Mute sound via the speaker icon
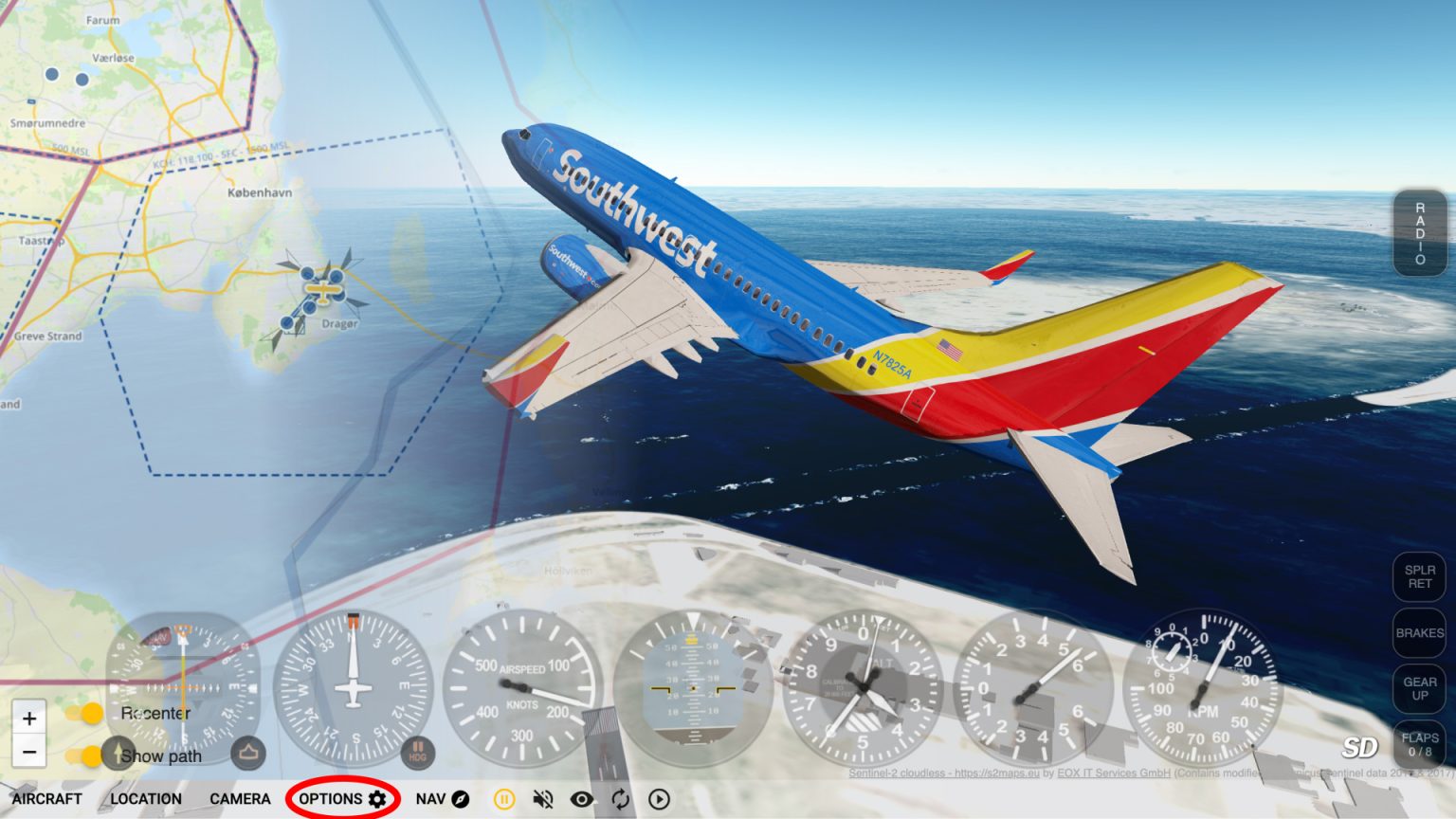 click(x=542, y=799)
